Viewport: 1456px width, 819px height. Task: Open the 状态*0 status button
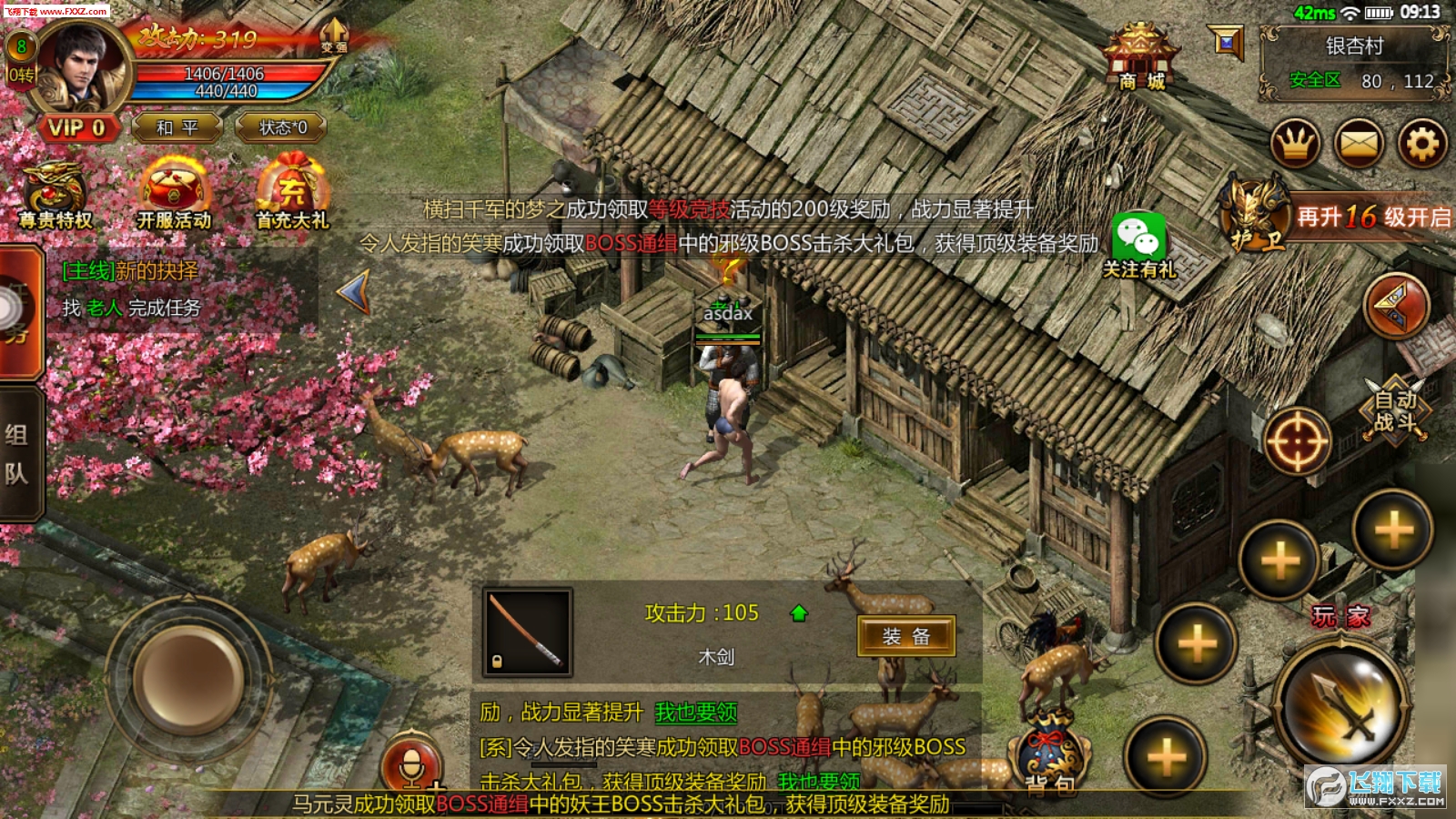coord(282,127)
